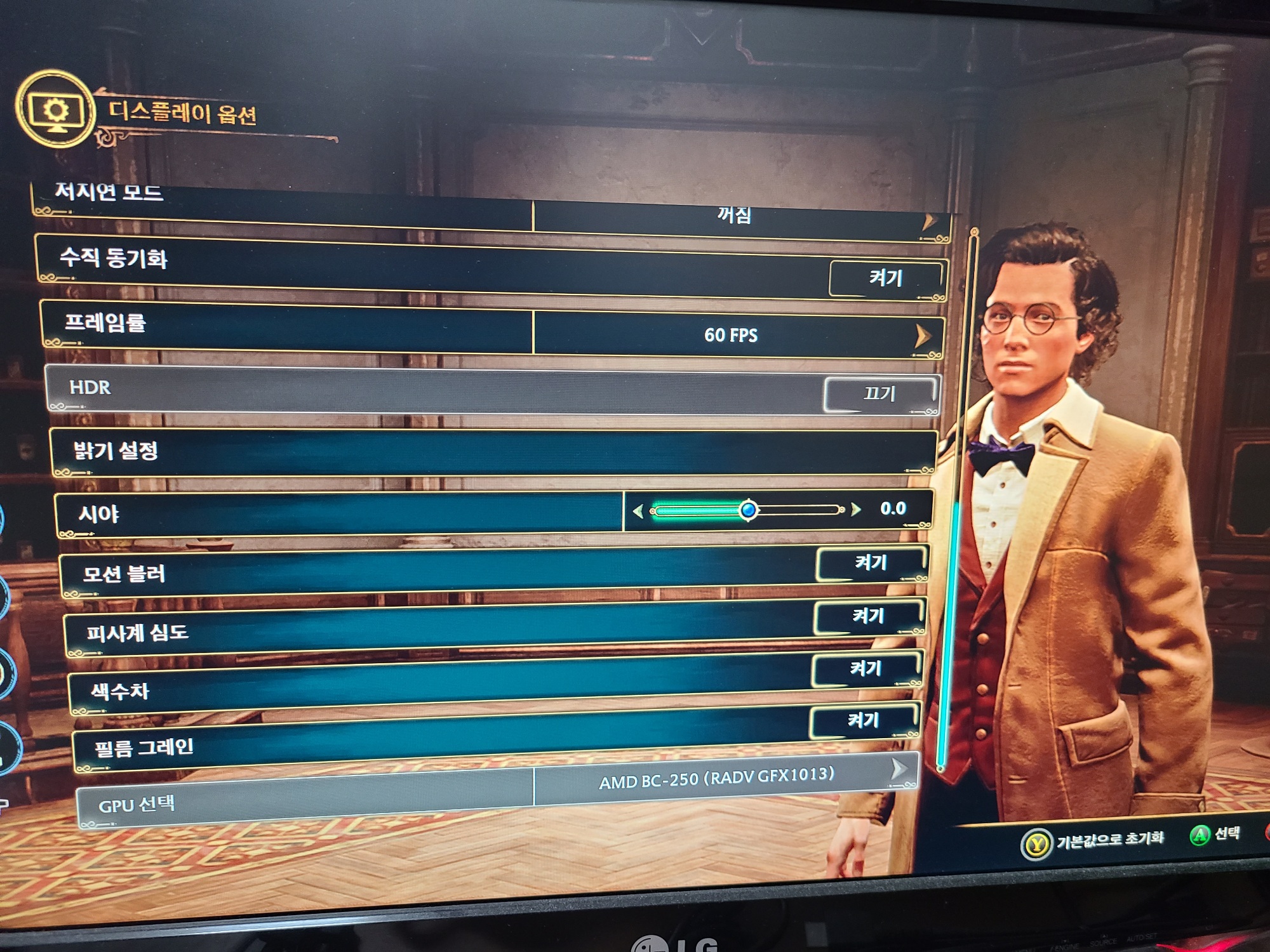Click the 시야 slider blue handle
Screen dimensions: 1270x952
[x=749, y=510]
